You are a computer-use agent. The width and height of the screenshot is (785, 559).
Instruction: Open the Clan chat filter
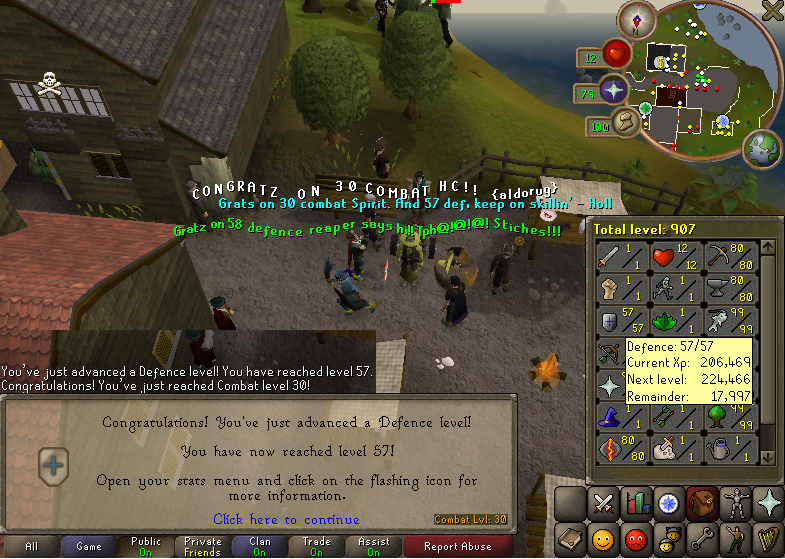[x=259, y=546]
